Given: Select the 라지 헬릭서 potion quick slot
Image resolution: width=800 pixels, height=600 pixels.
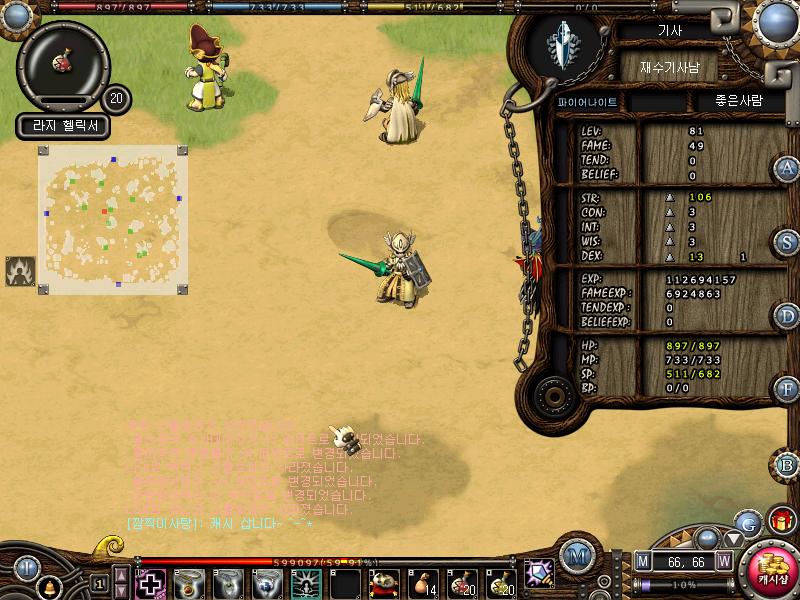Looking at the screenshot, I should (x=62, y=64).
